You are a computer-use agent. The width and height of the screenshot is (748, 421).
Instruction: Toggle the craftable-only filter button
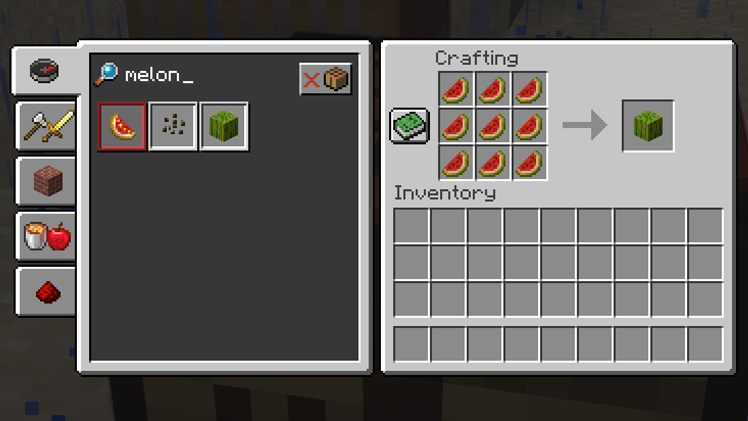click(325, 79)
